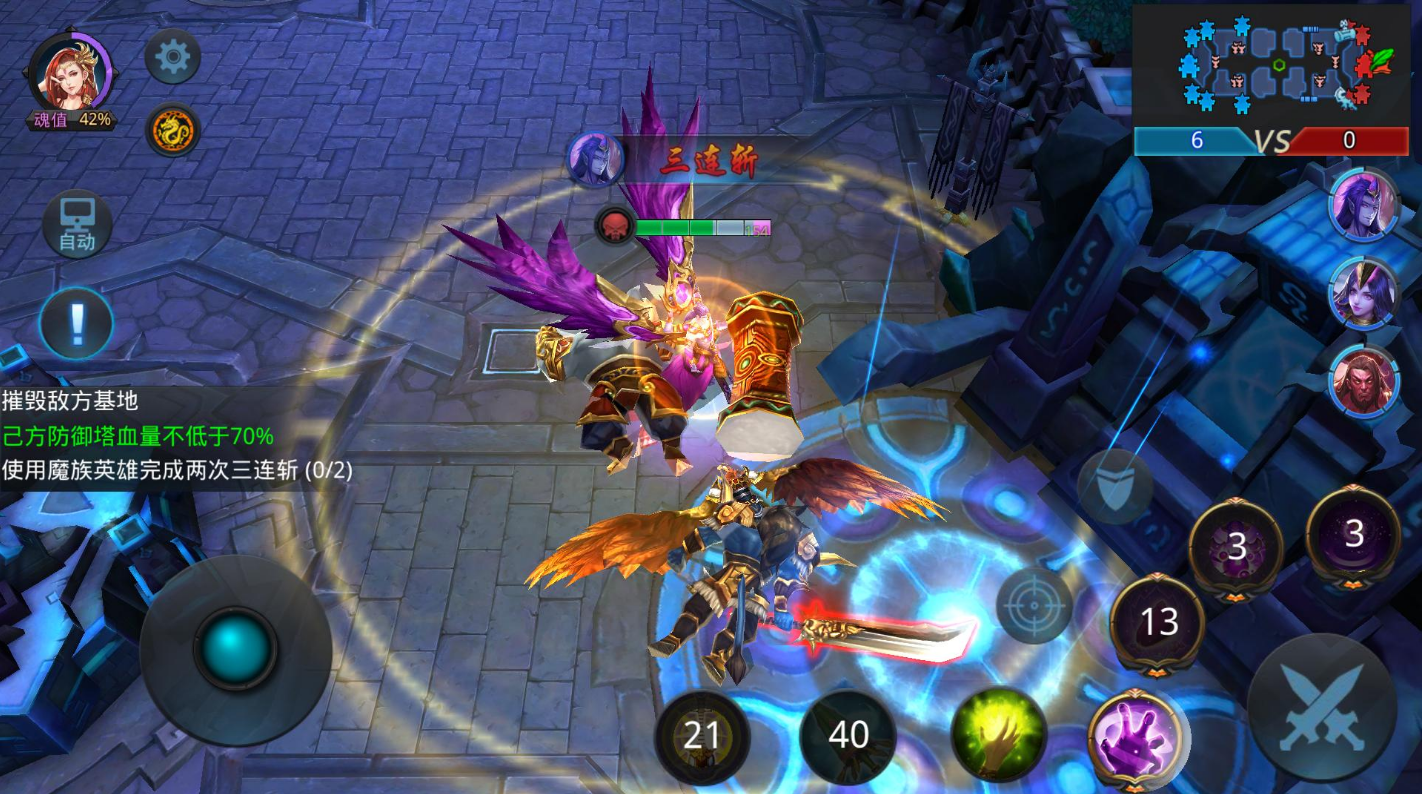Tap the red-haired hero portrait
This screenshot has width=1422, height=794.
coord(70,75)
